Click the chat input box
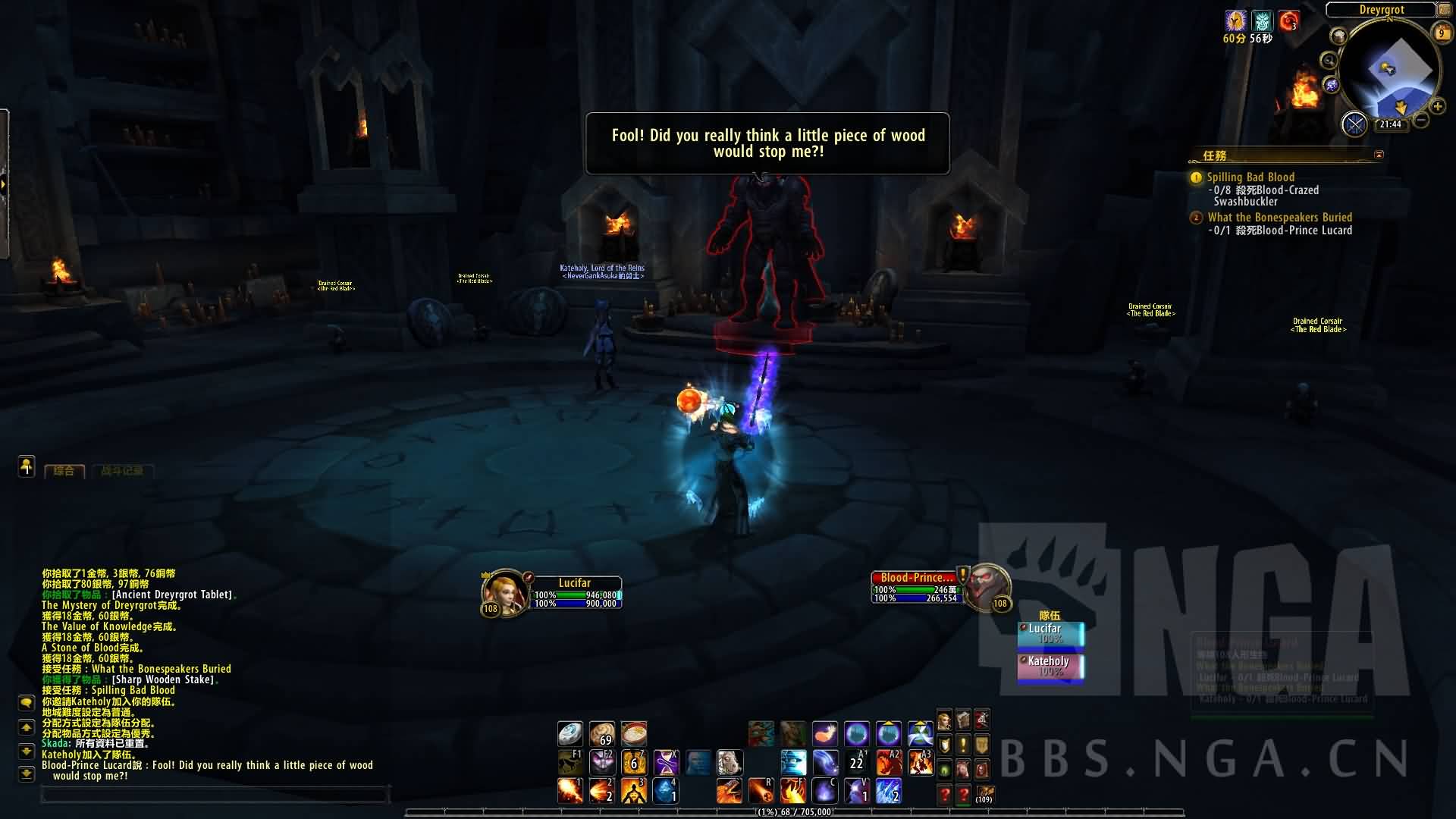Image resolution: width=1456 pixels, height=819 pixels. pyautogui.click(x=215, y=795)
